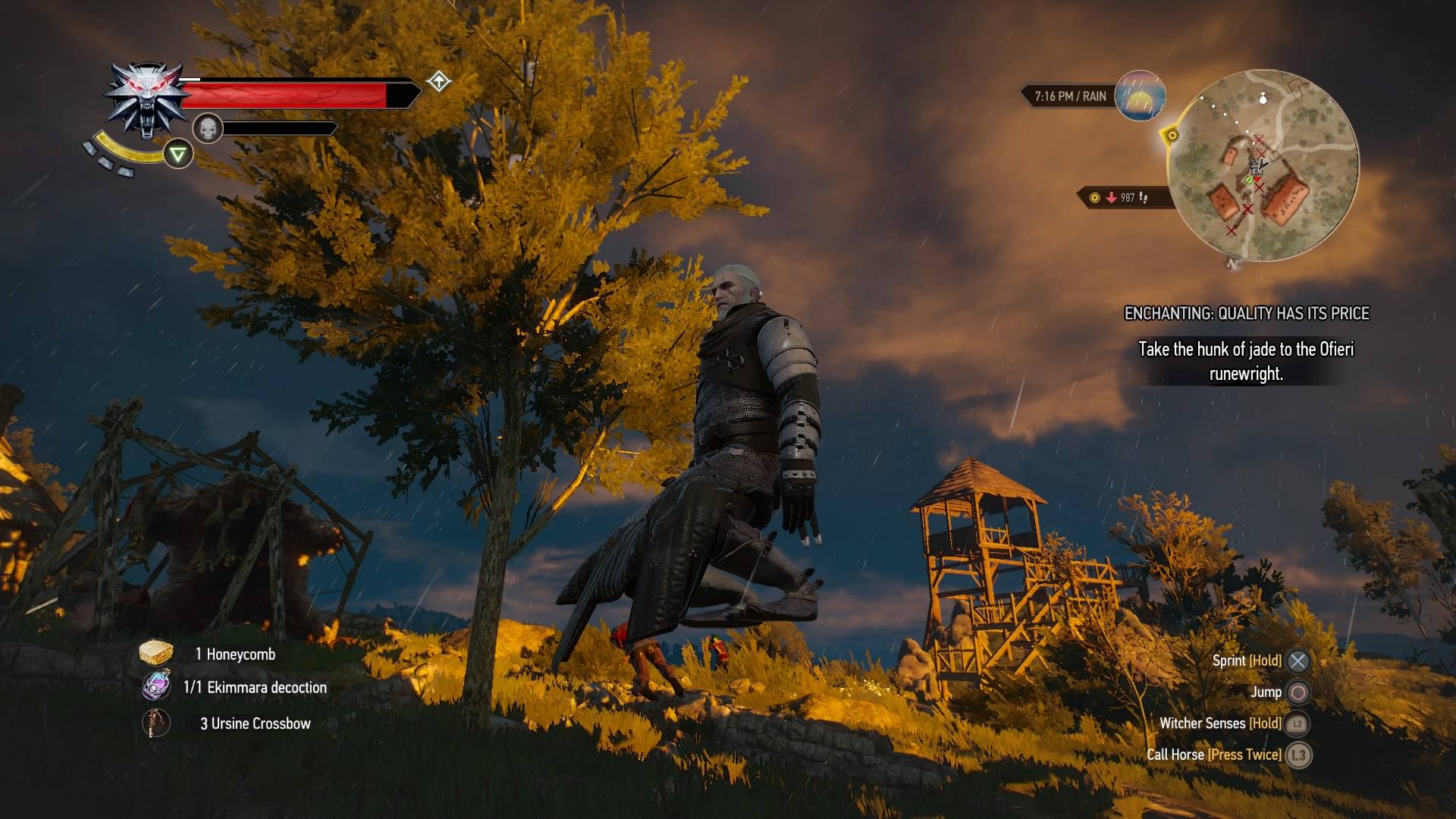
Task: Click the diamond buff icon beside health
Action: pos(439,81)
